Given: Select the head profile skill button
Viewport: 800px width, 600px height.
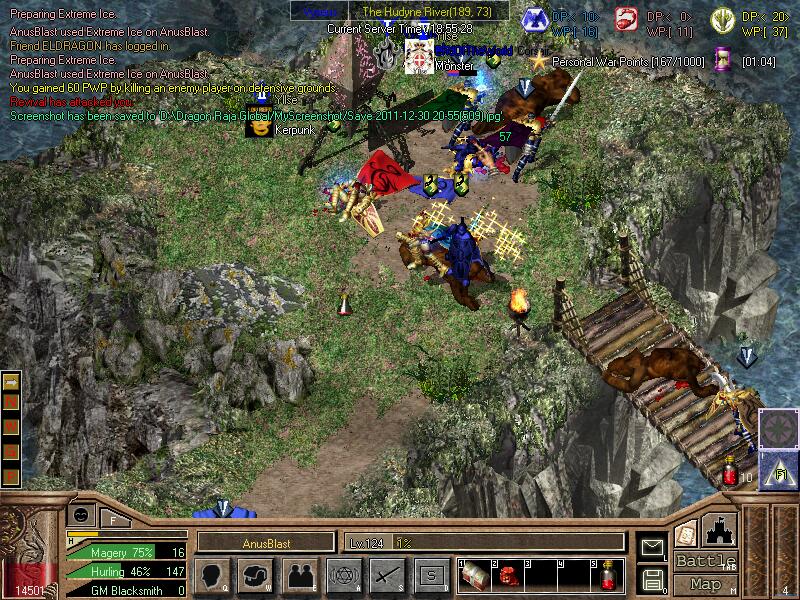Looking at the screenshot, I should click(212, 575).
